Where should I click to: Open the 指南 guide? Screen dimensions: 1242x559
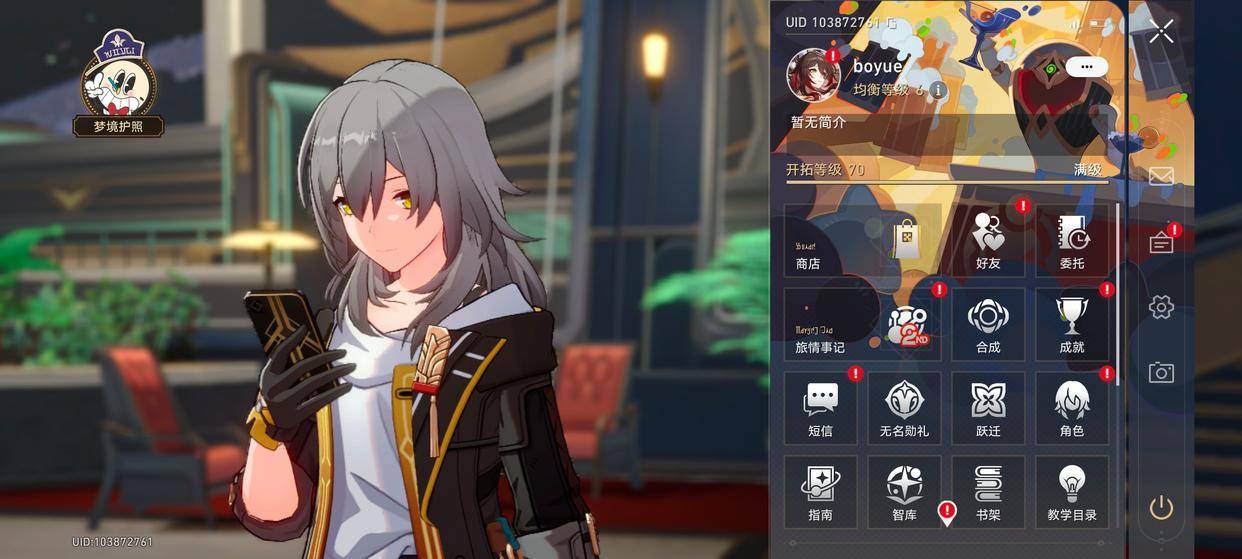pyautogui.click(x=820, y=493)
